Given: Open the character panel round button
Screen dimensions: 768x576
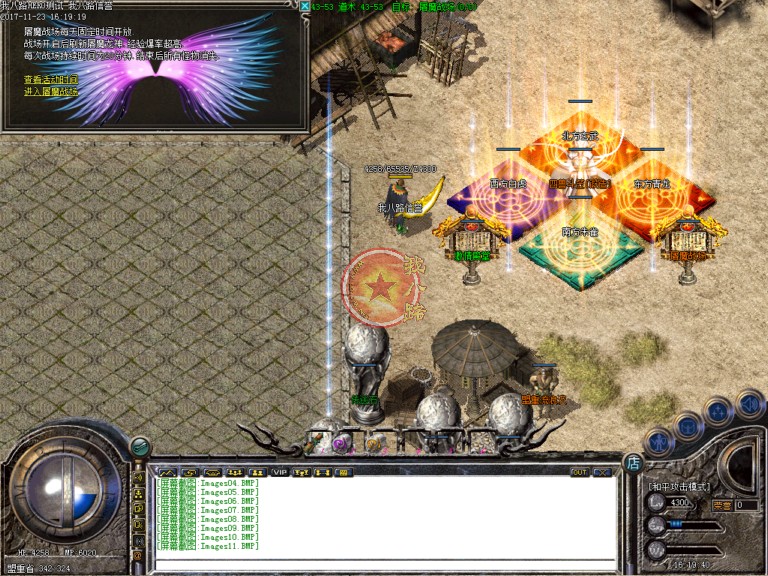Looking at the screenshot, I should click(657, 440).
